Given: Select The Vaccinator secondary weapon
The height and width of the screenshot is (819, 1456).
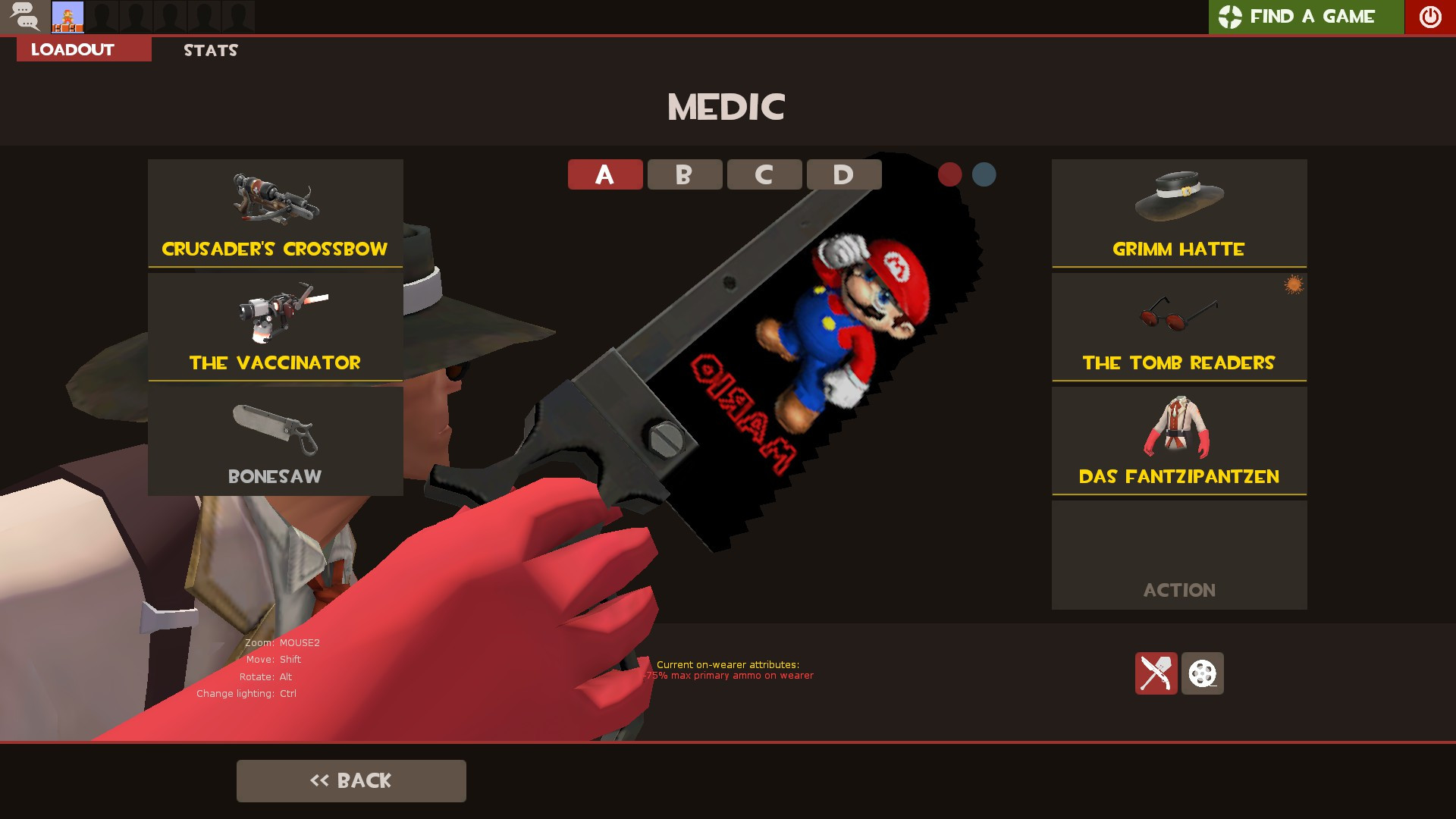Looking at the screenshot, I should (x=275, y=326).
